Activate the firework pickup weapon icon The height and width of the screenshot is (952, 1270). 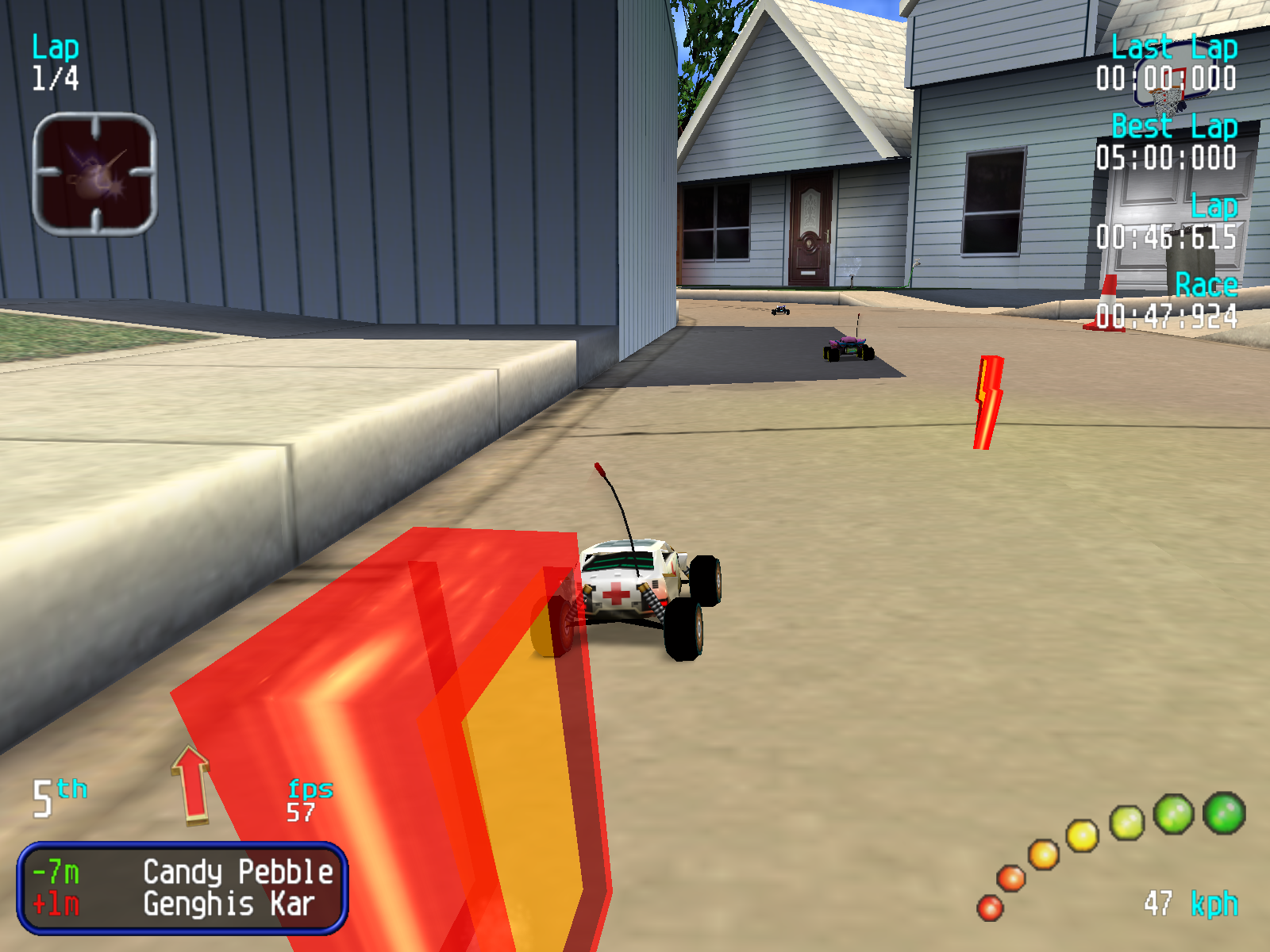click(94, 174)
